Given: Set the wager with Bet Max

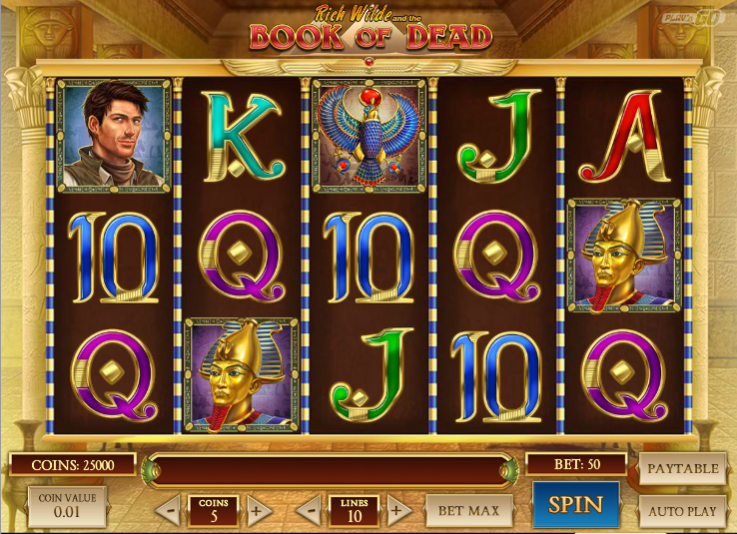Looking at the screenshot, I should (x=469, y=511).
